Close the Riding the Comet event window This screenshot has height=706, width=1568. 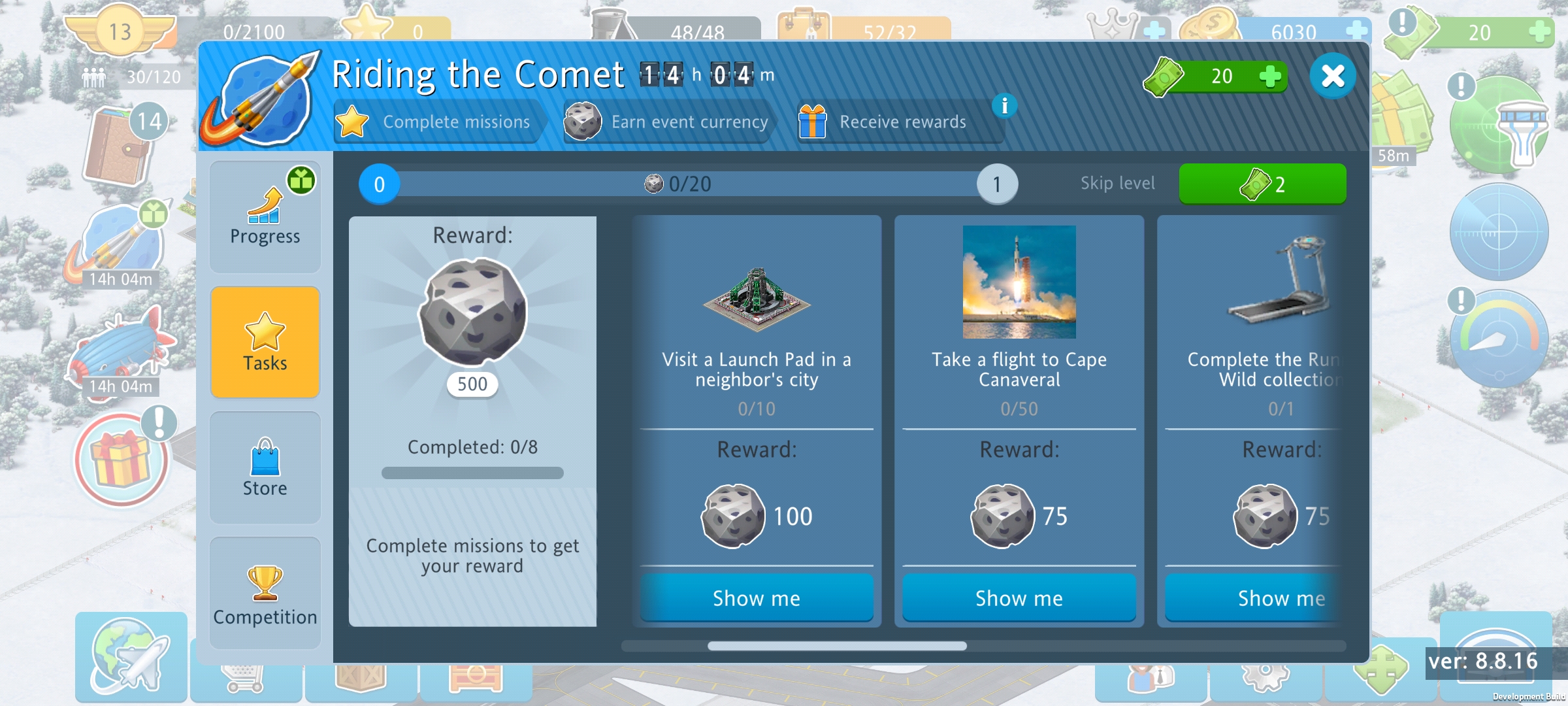(x=1332, y=76)
